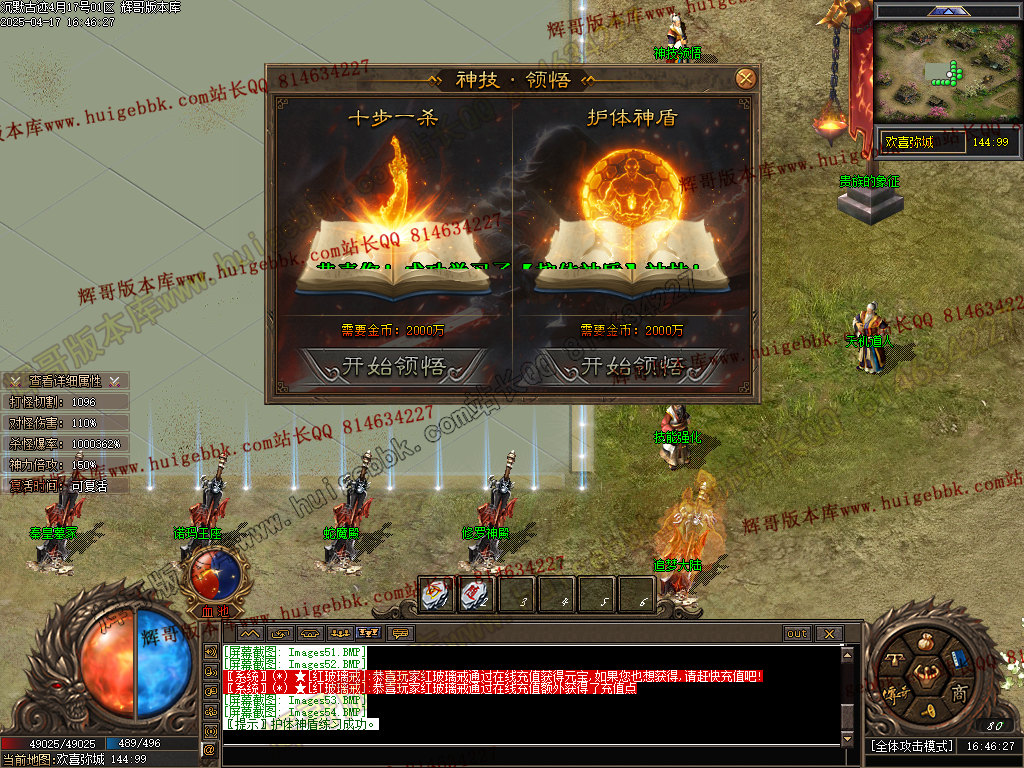Use the item in hotbar slot 2

[x=477, y=596]
